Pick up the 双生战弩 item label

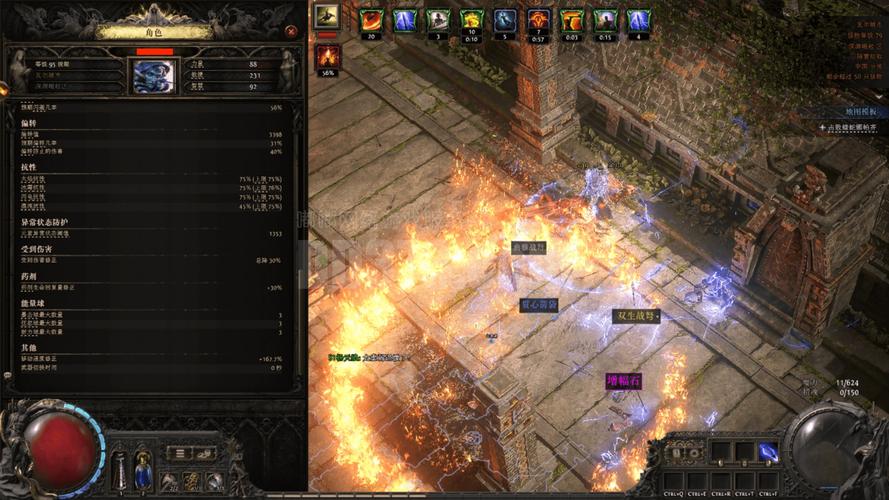click(635, 316)
